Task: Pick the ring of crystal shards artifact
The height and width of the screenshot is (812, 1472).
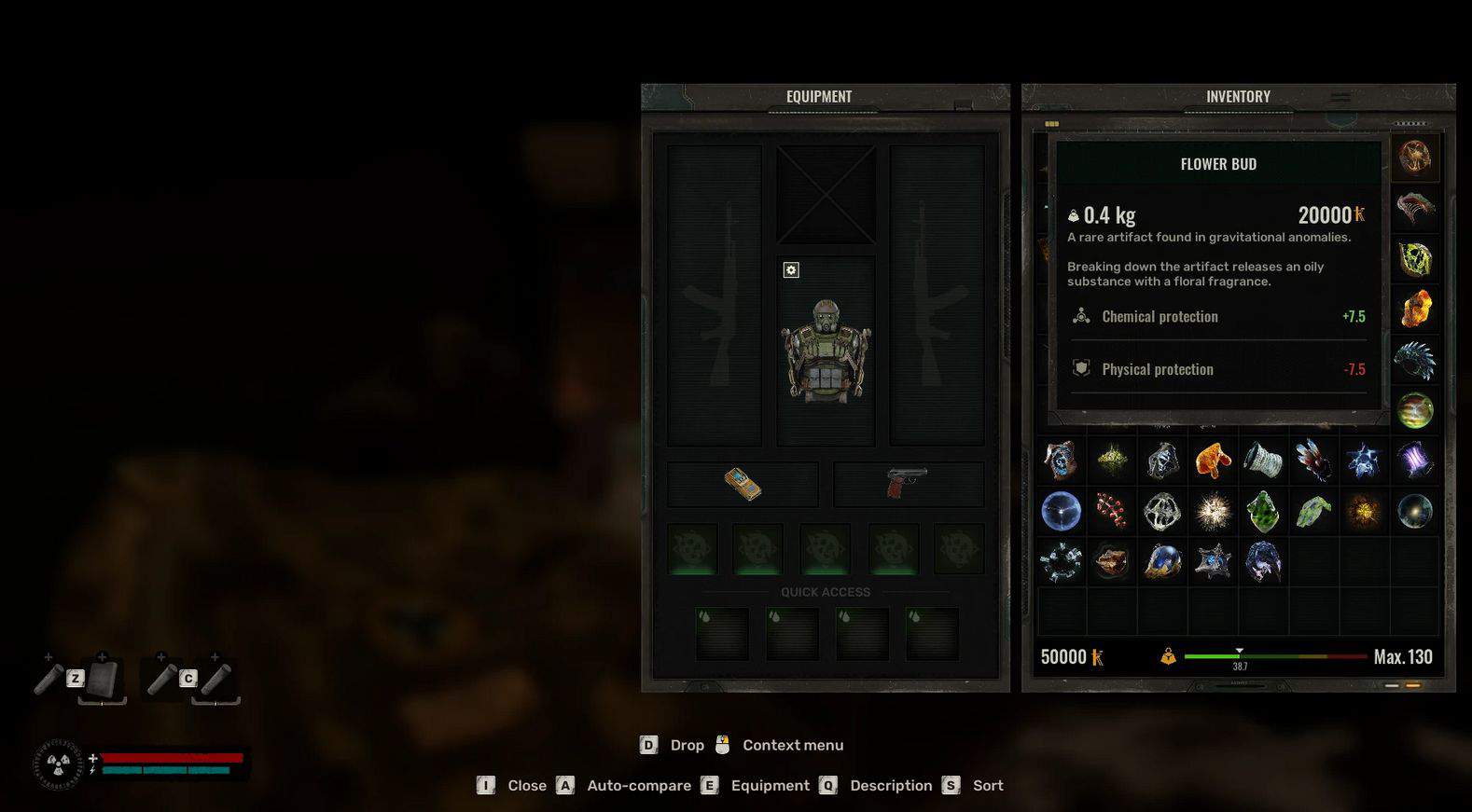Action: point(1061,562)
